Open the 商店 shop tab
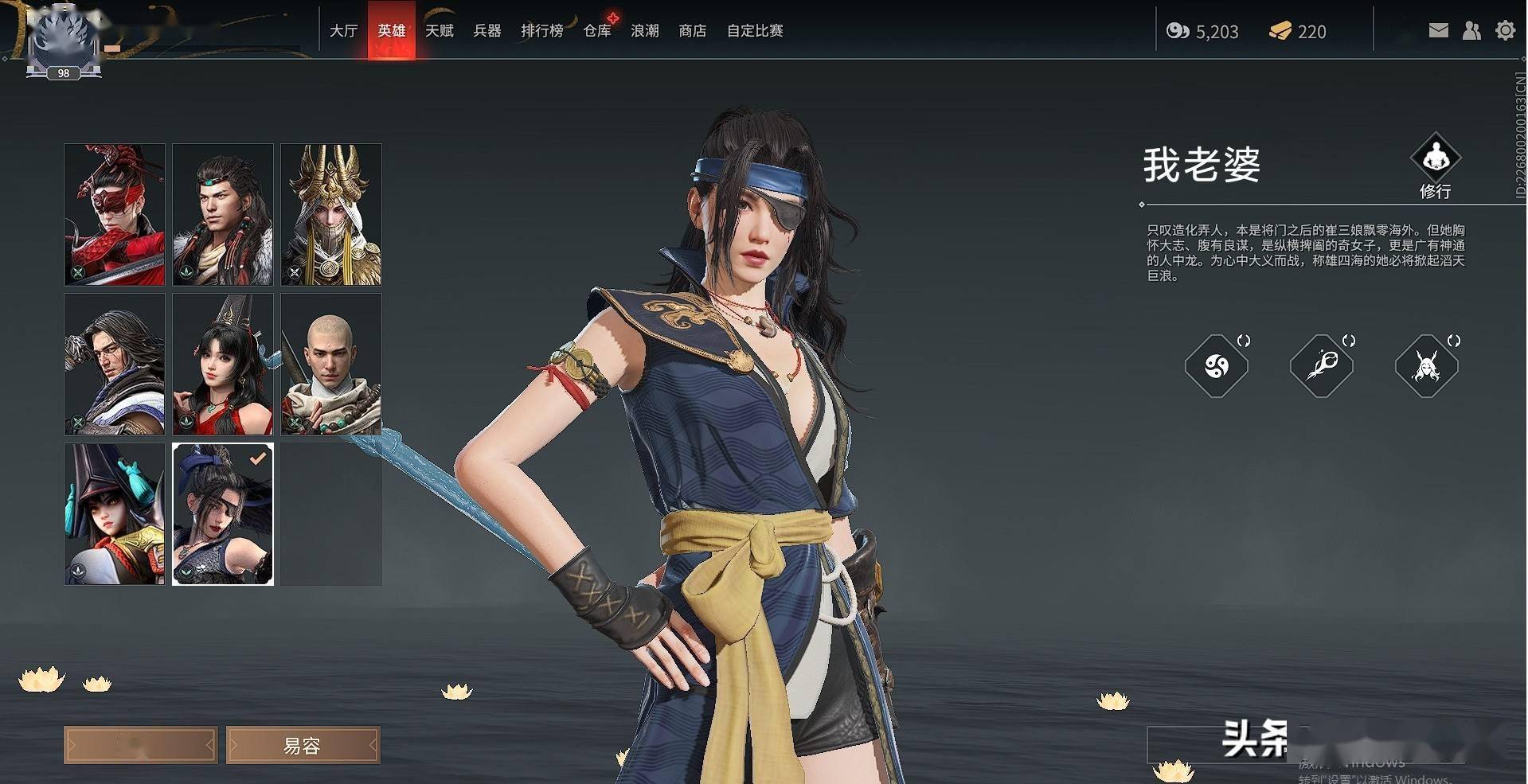Screen dimensions: 1528x784 pyautogui.click(x=692, y=31)
